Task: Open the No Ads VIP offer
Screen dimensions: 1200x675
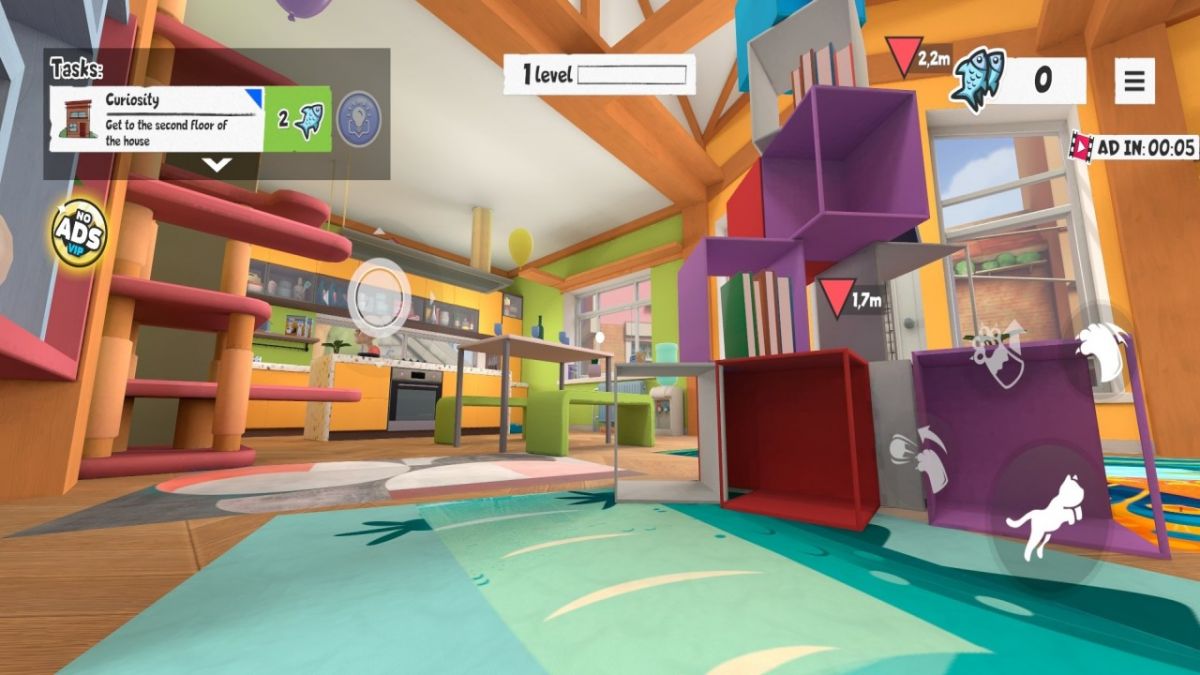Action: coord(80,233)
